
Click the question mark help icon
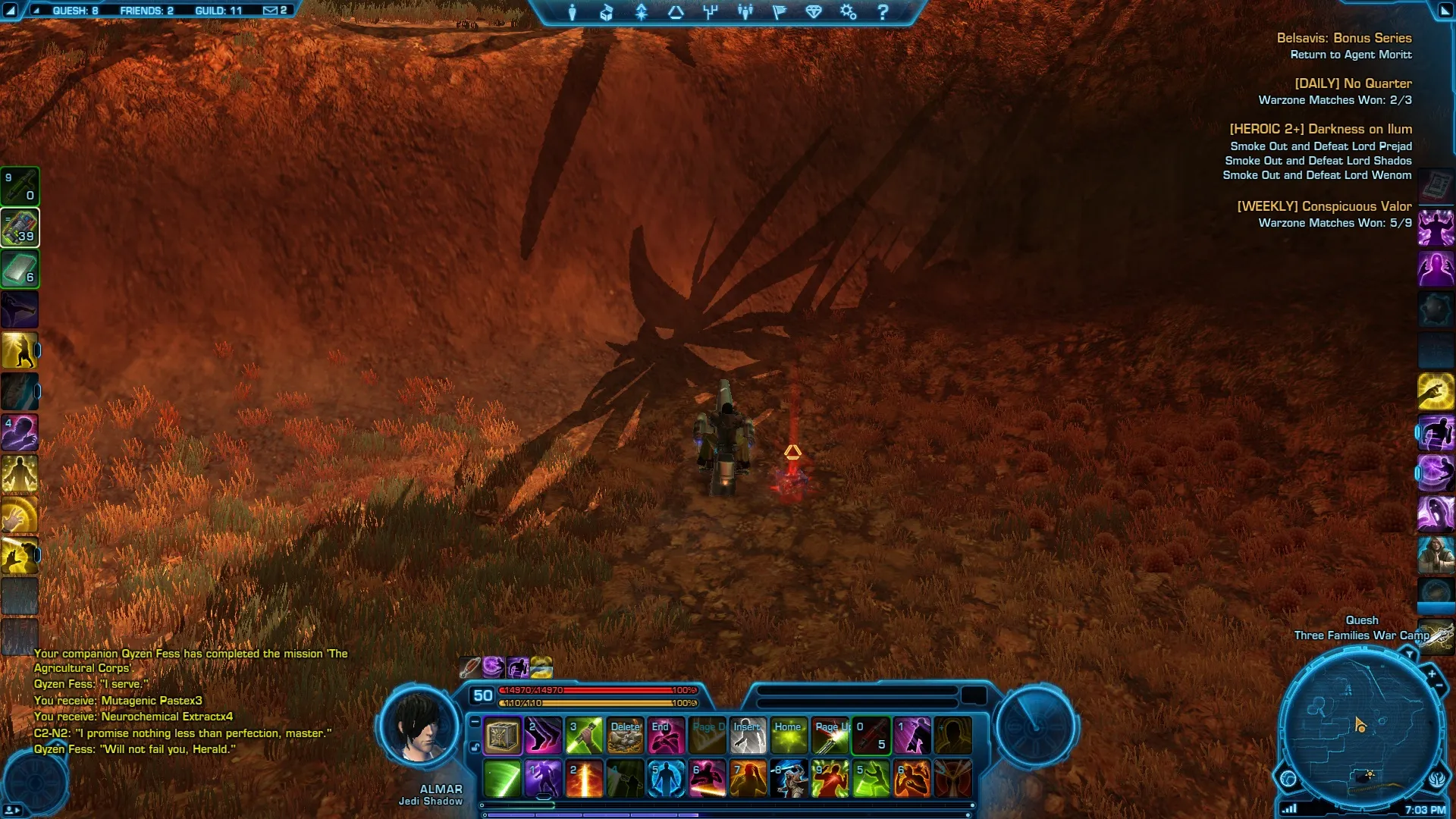883,12
